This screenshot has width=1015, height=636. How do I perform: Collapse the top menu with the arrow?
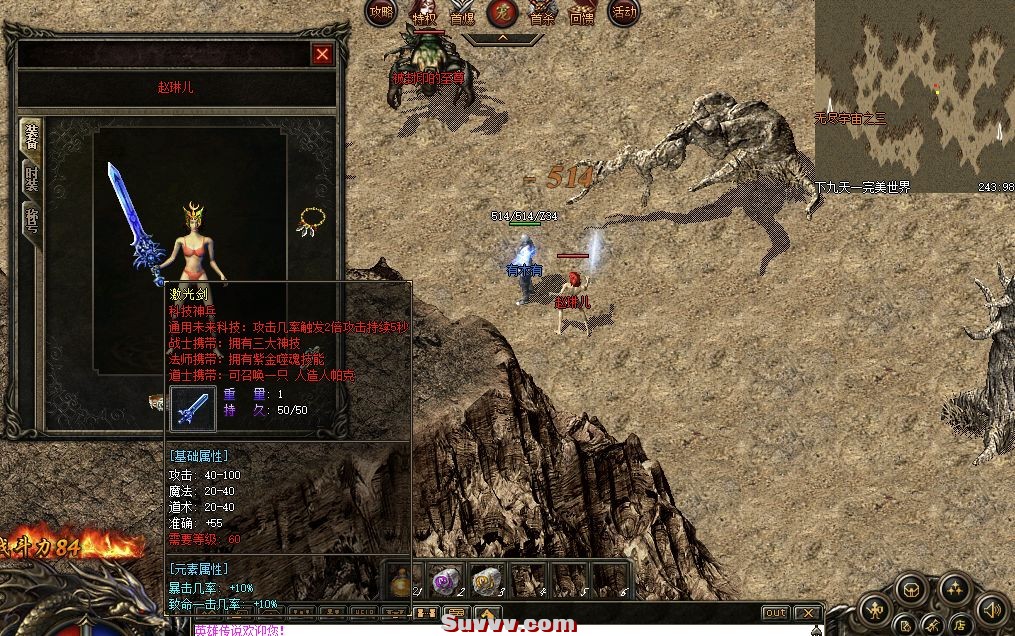(502, 38)
